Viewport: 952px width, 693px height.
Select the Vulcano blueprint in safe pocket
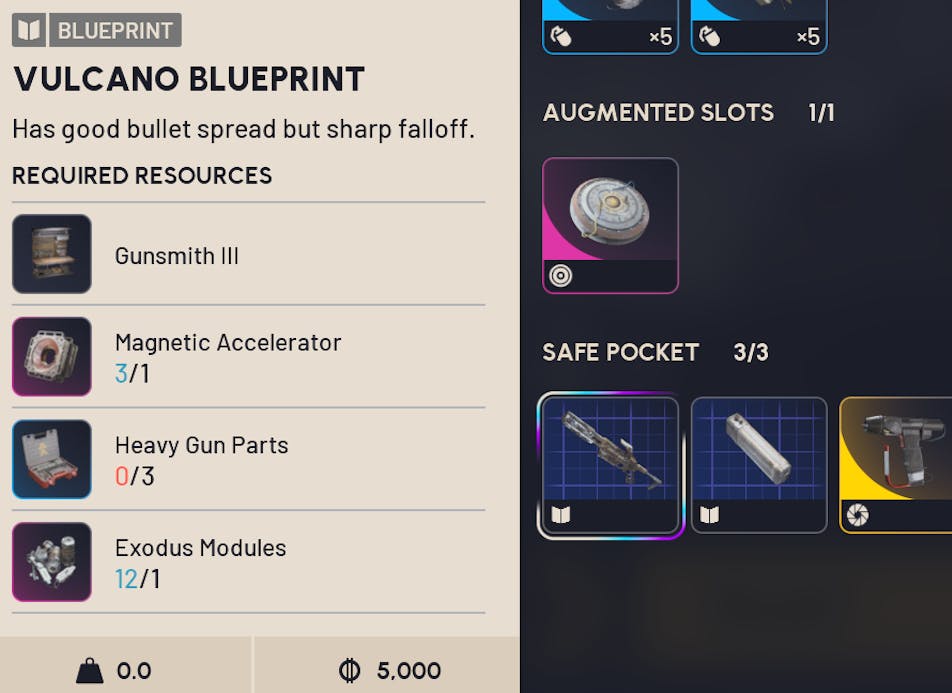click(610, 465)
